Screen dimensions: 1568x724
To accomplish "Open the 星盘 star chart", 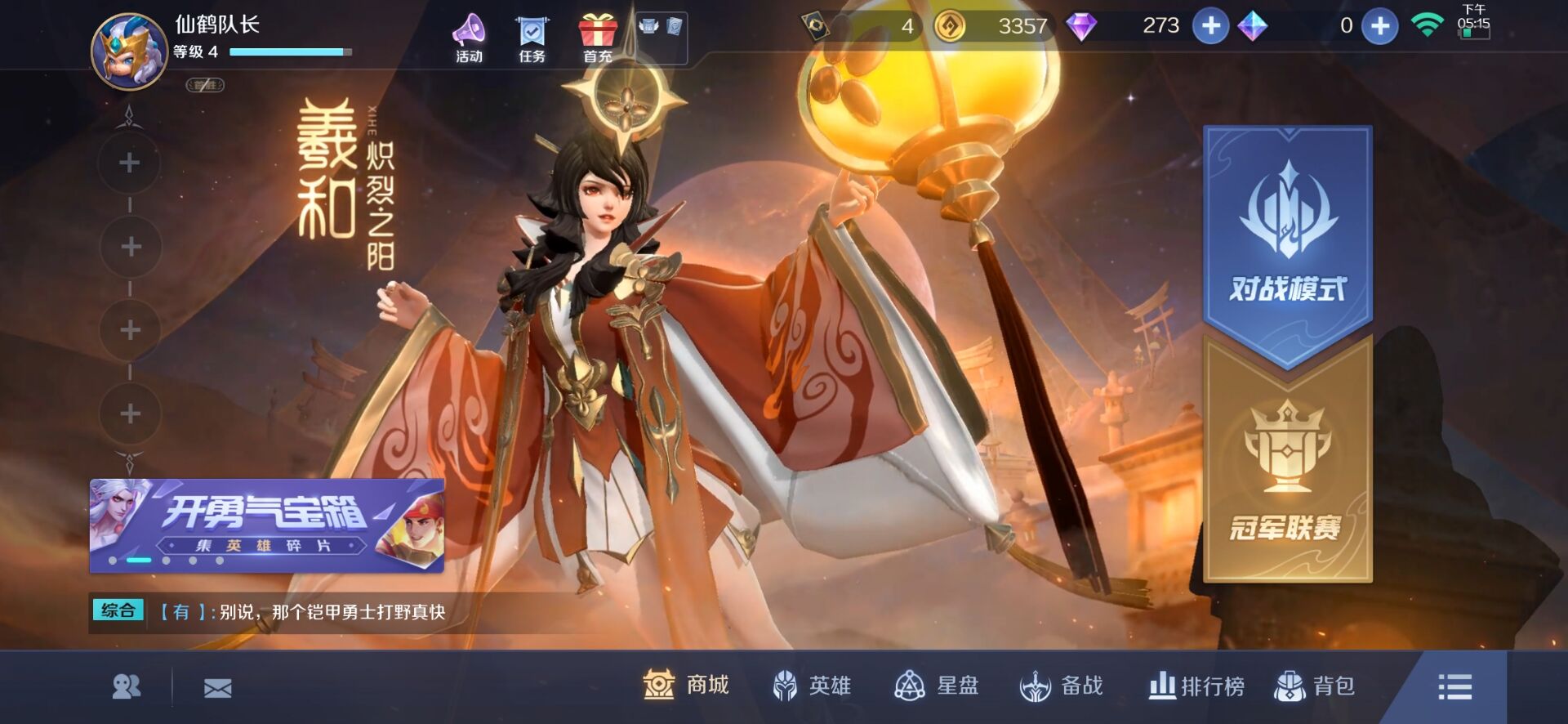I will coord(937,686).
